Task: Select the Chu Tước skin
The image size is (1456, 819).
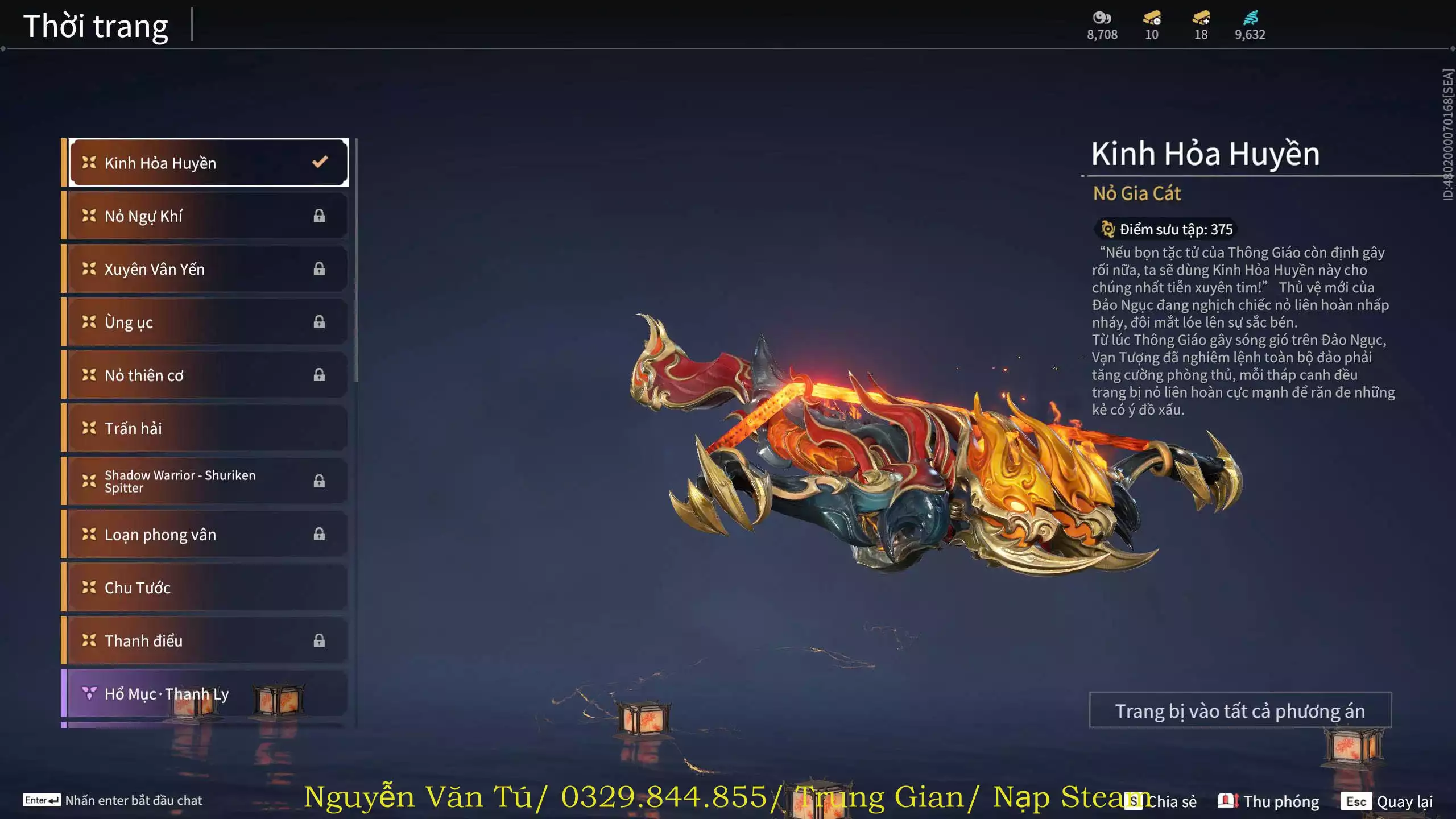Action: click(208, 587)
